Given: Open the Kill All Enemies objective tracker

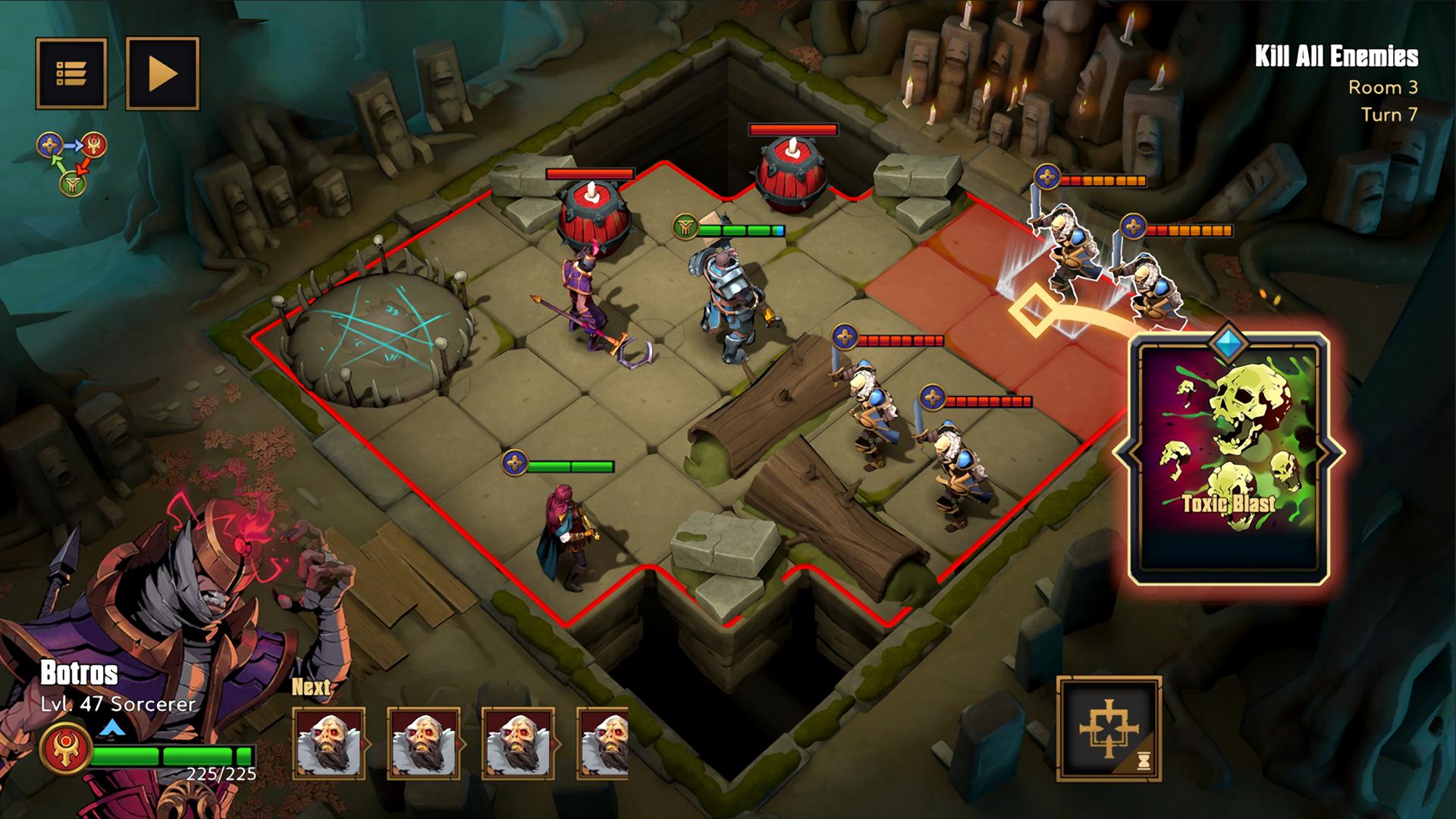Looking at the screenshot, I should (1335, 57).
